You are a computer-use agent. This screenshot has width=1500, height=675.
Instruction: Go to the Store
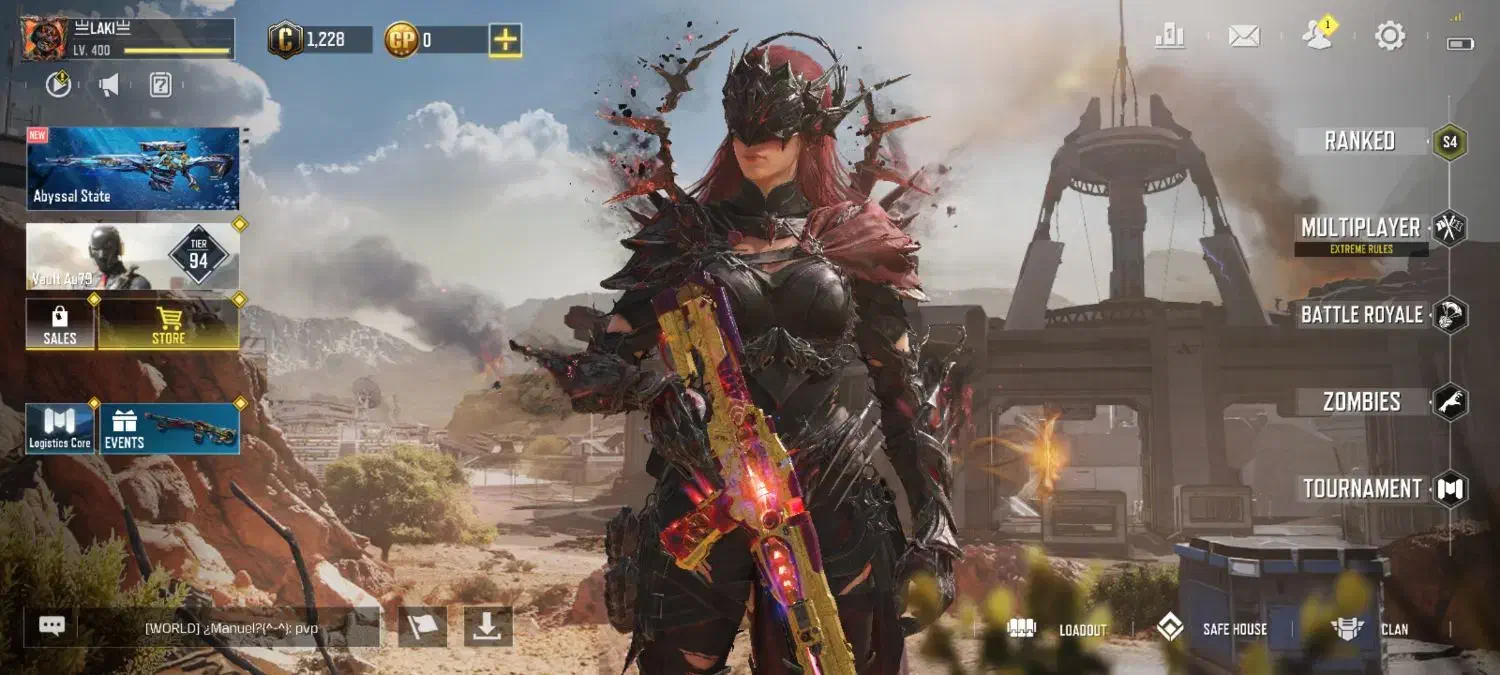coord(168,324)
